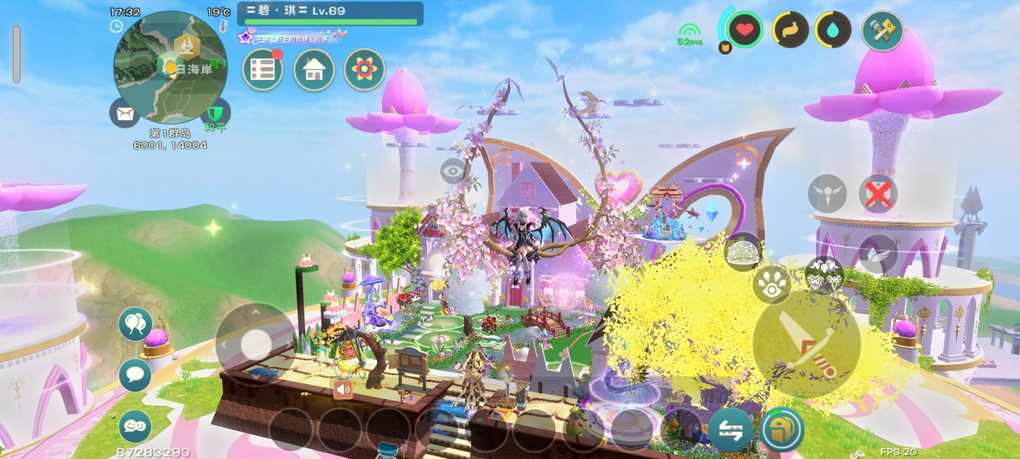This screenshot has width=1020, height=459.
Task: Tap the swap arrows toggle button
Action: click(x=730, y=429)
